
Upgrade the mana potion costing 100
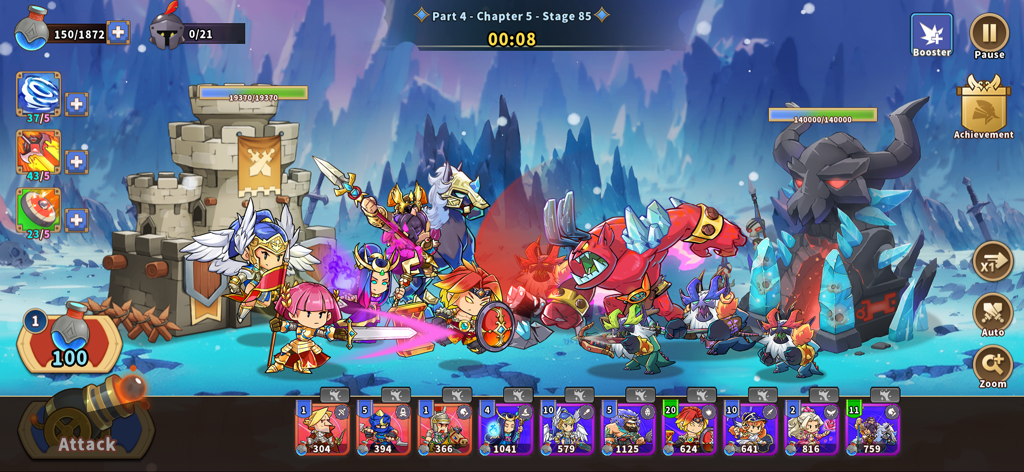tap(69, 340)
